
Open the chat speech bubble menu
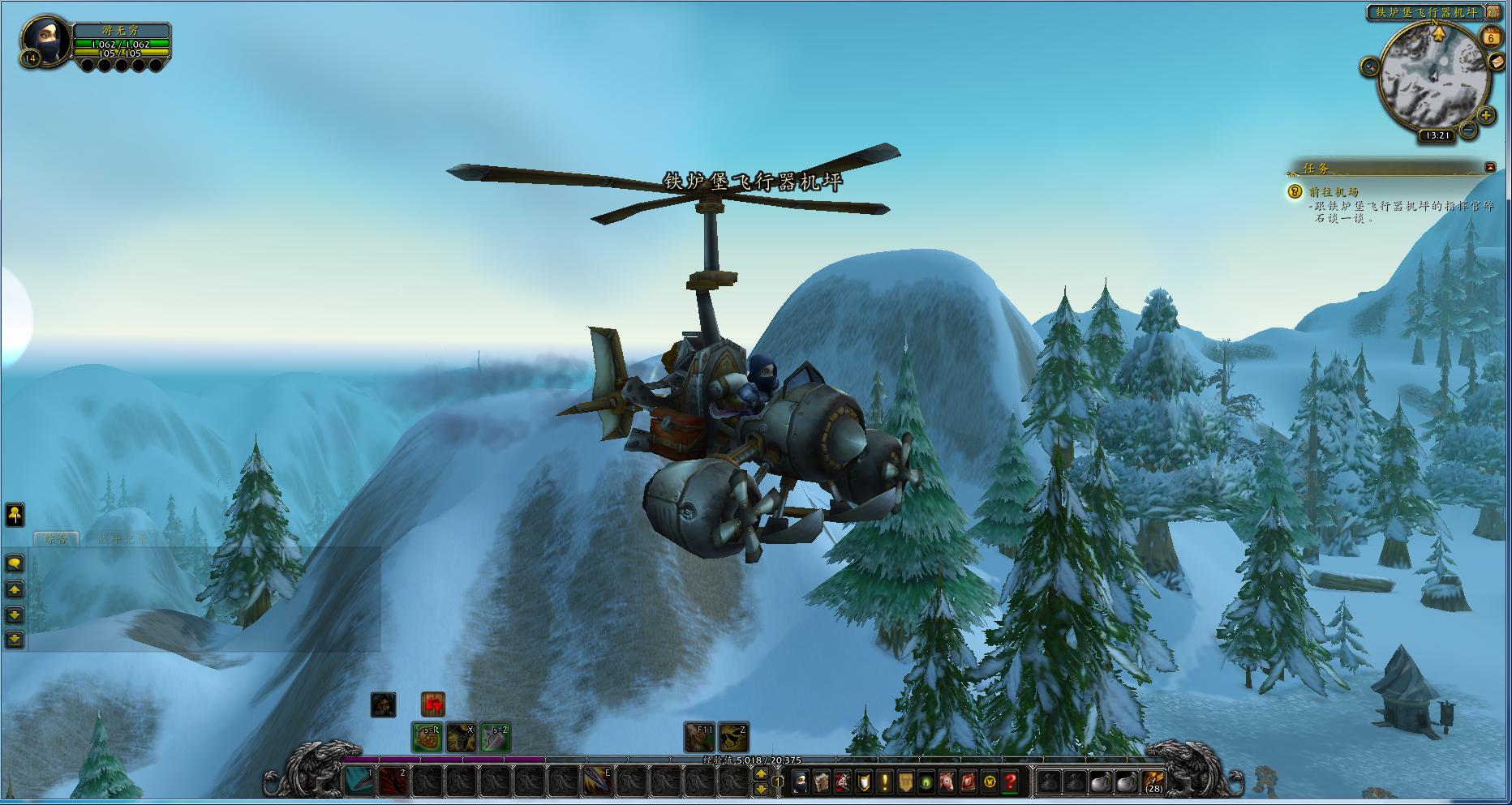(15, 563)
